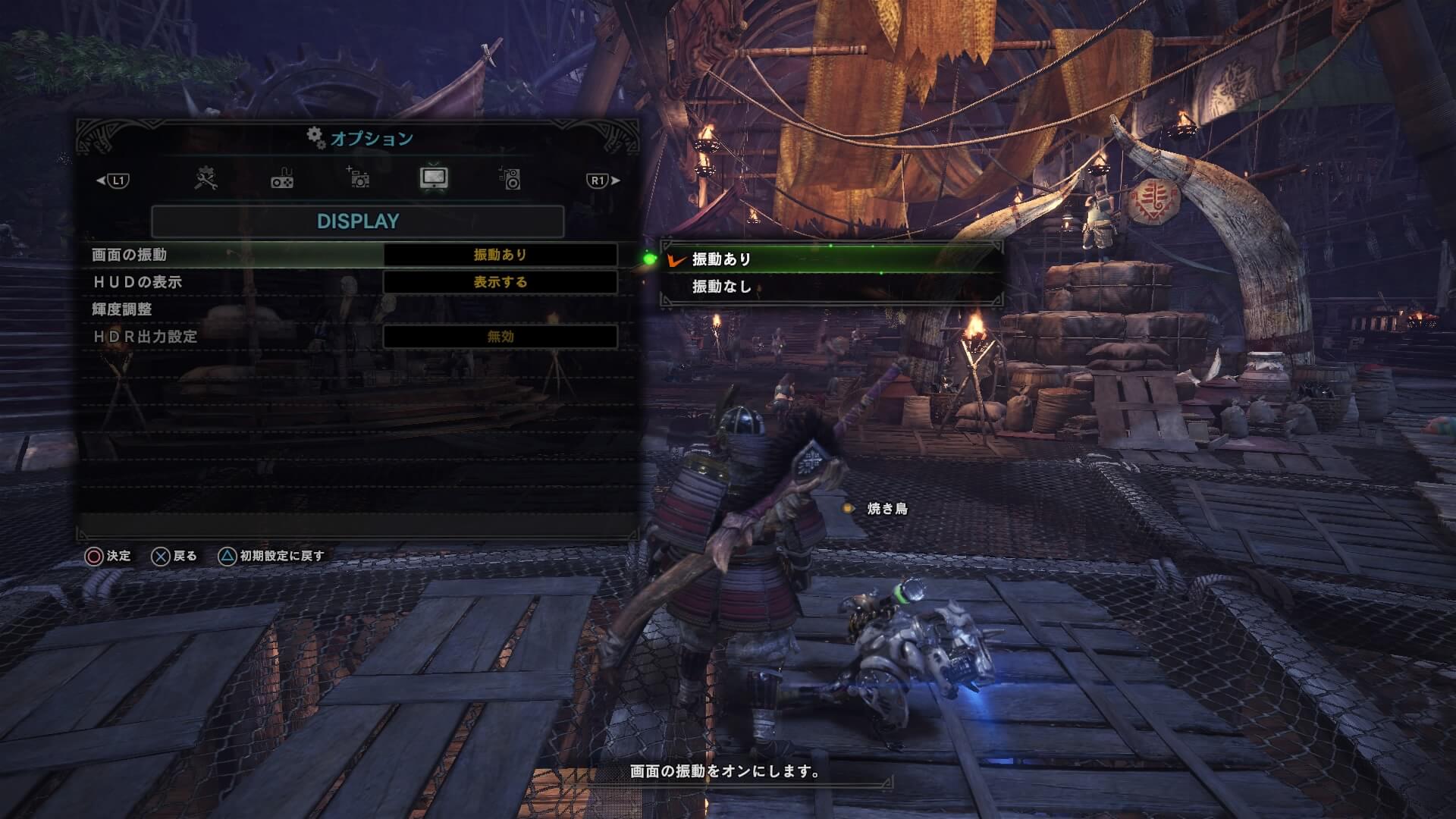Viewport: 1456px width, 819px height.
Task: Choose the 振動なし option
Action: tap(830, 287)
